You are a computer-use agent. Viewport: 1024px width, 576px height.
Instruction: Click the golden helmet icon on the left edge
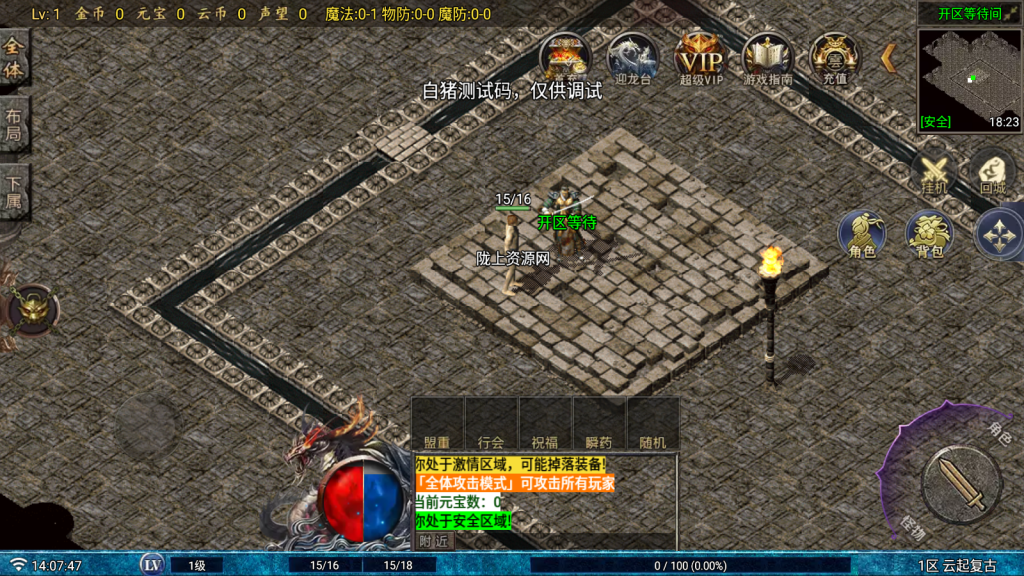click(32, 309)
